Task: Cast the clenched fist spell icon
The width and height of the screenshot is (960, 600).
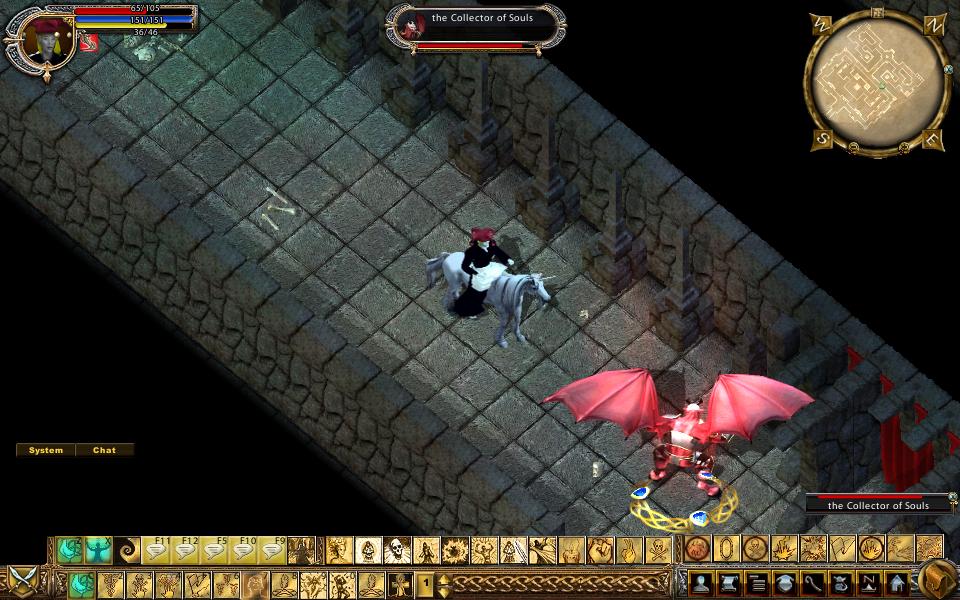Action: coord(600,550)
